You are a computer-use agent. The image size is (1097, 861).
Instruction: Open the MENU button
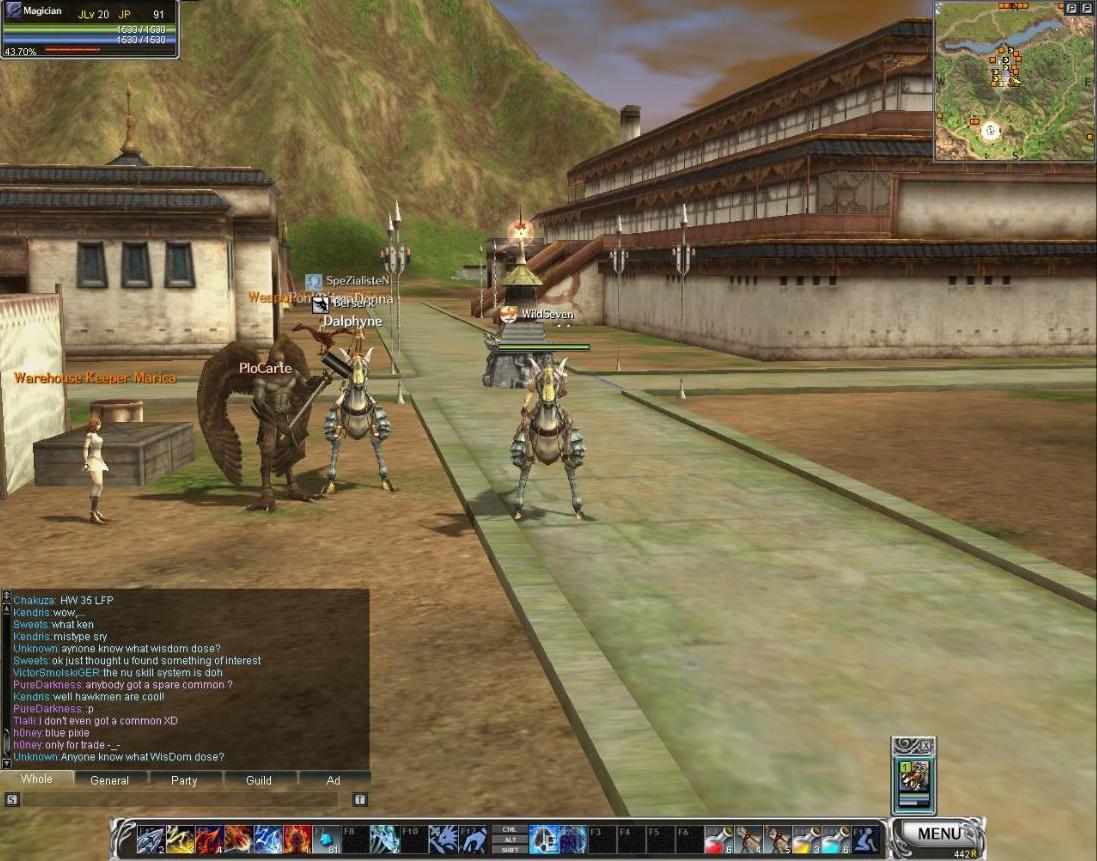[938, 833]
